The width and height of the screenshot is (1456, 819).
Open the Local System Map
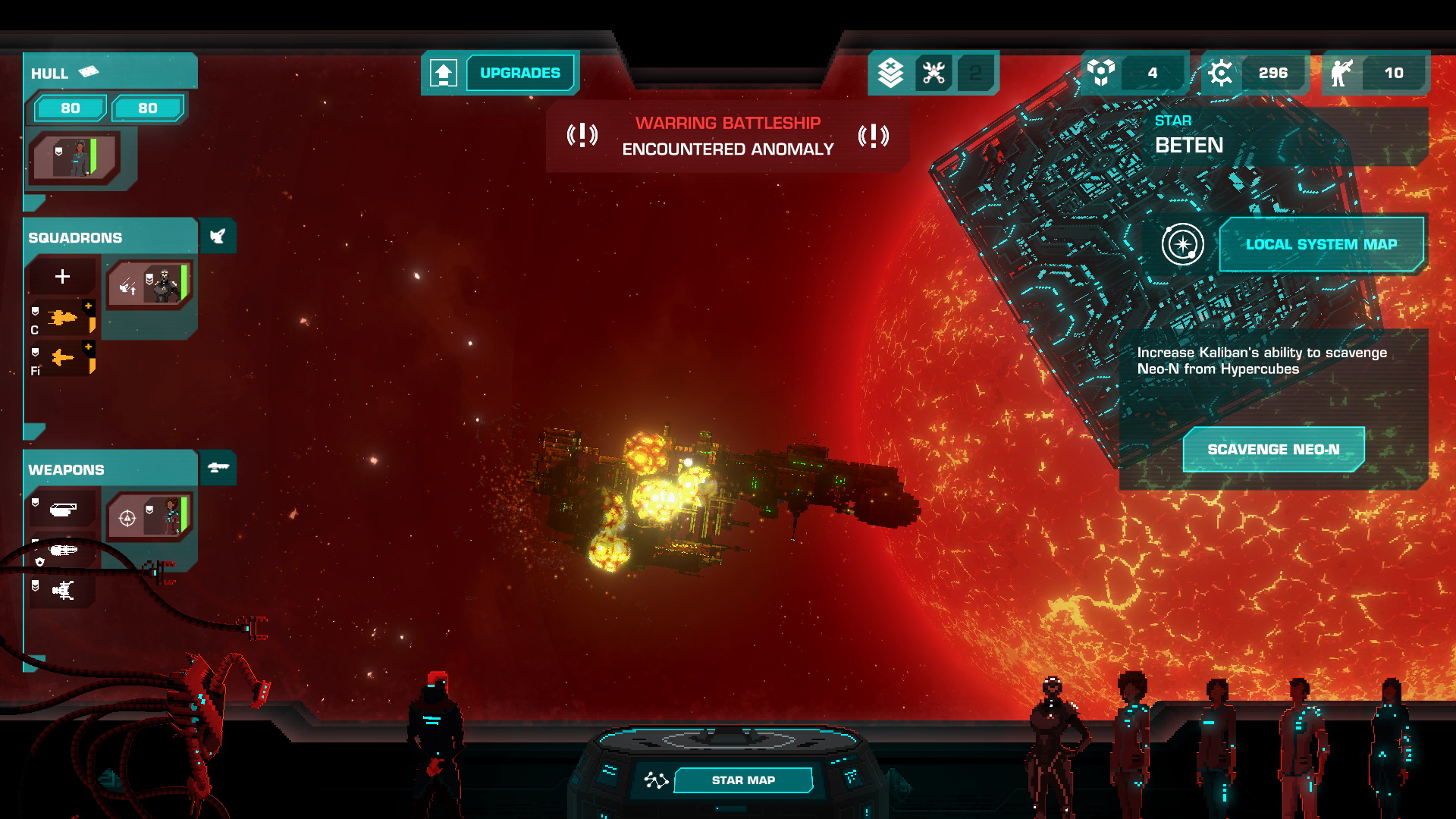point(1320,244)
